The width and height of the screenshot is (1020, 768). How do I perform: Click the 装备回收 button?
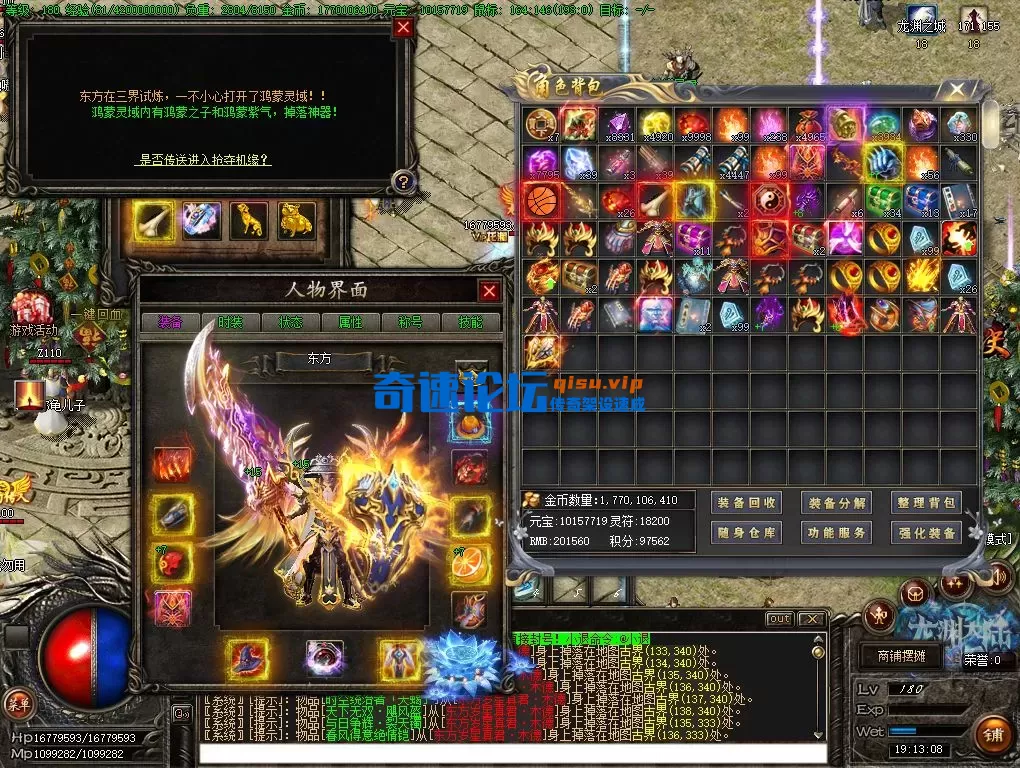pos(747,503)
